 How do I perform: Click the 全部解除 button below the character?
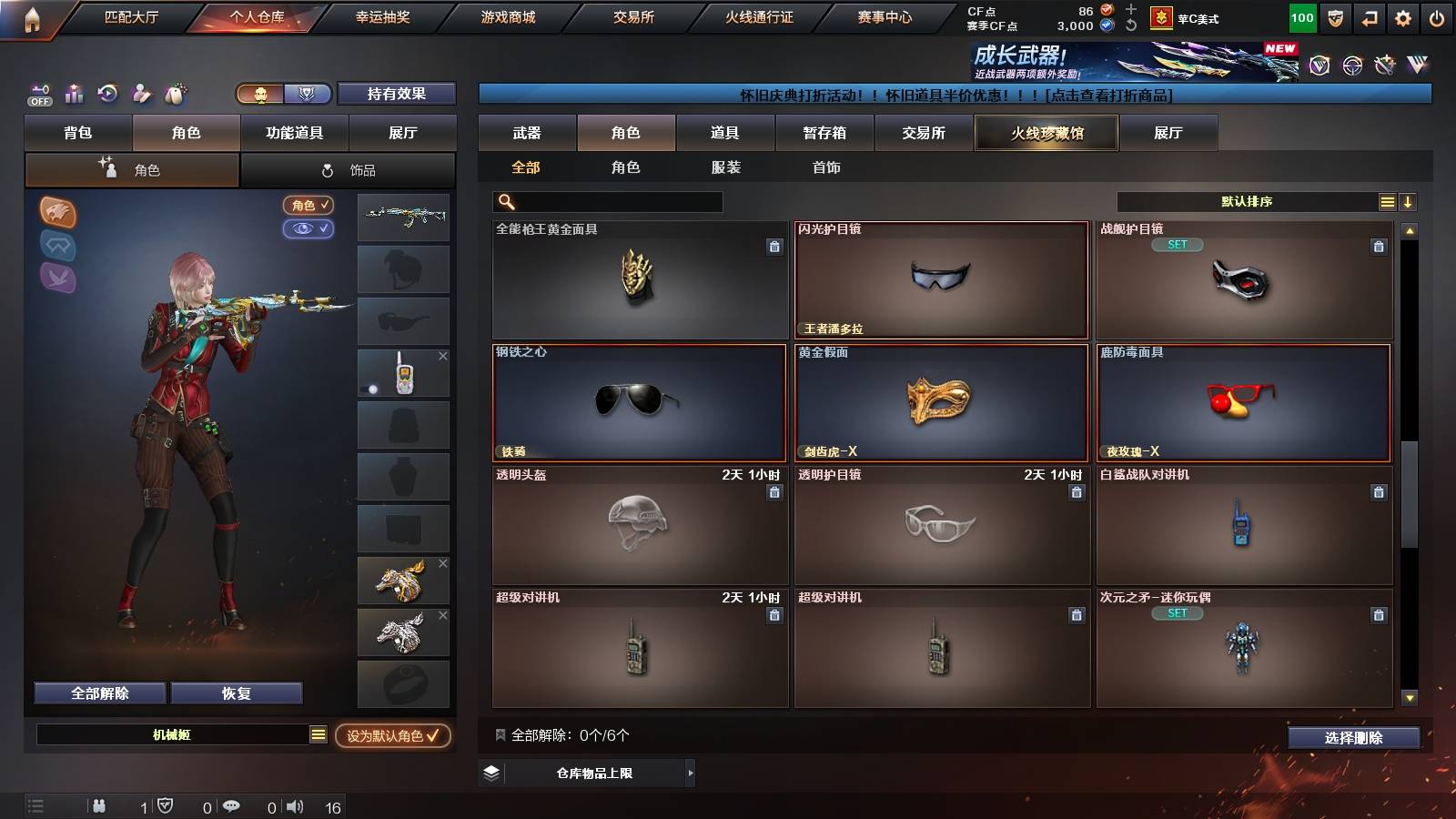tap(98, 693)
